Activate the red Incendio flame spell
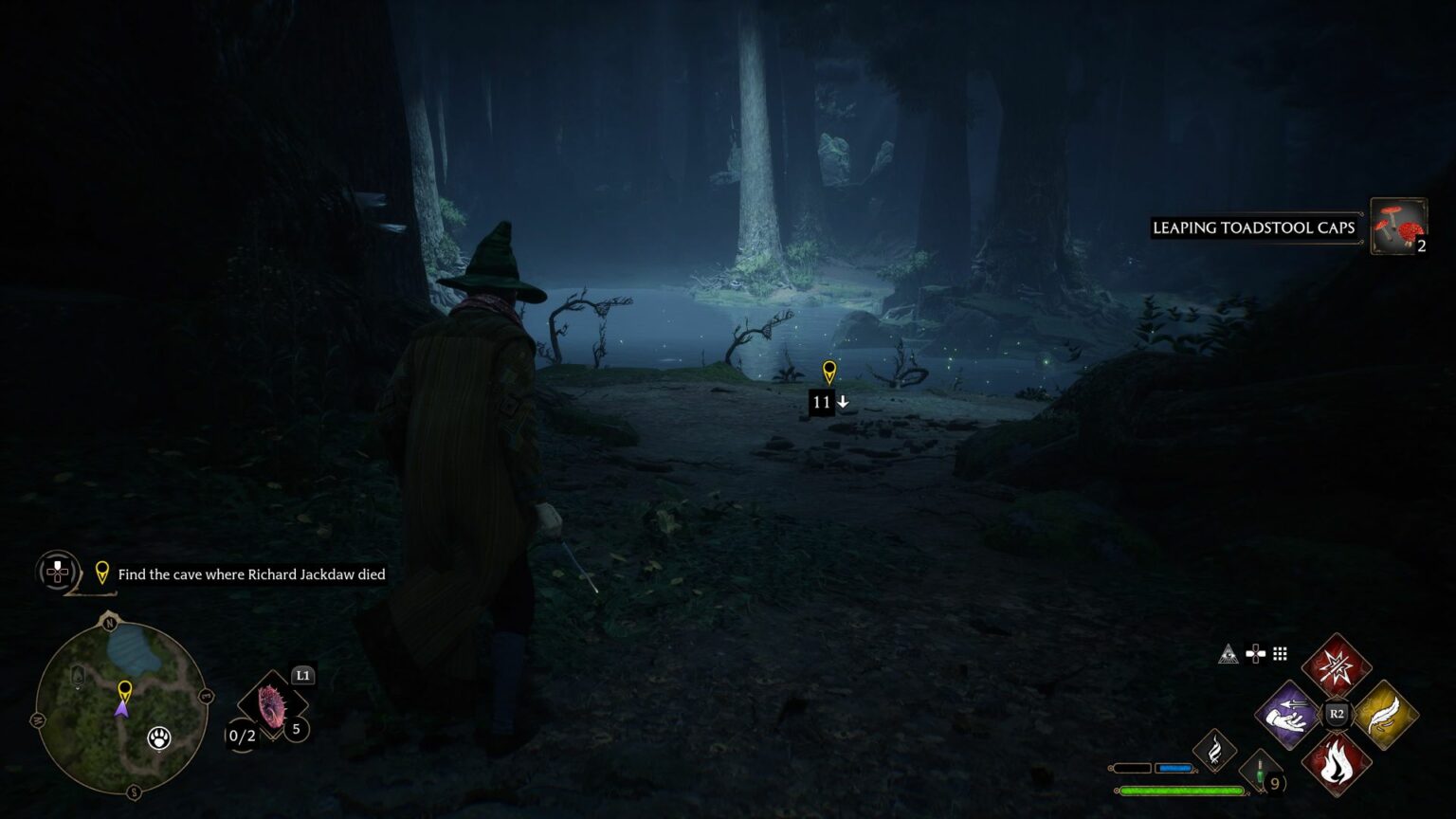1456x819 pixels. [1337, 762]
